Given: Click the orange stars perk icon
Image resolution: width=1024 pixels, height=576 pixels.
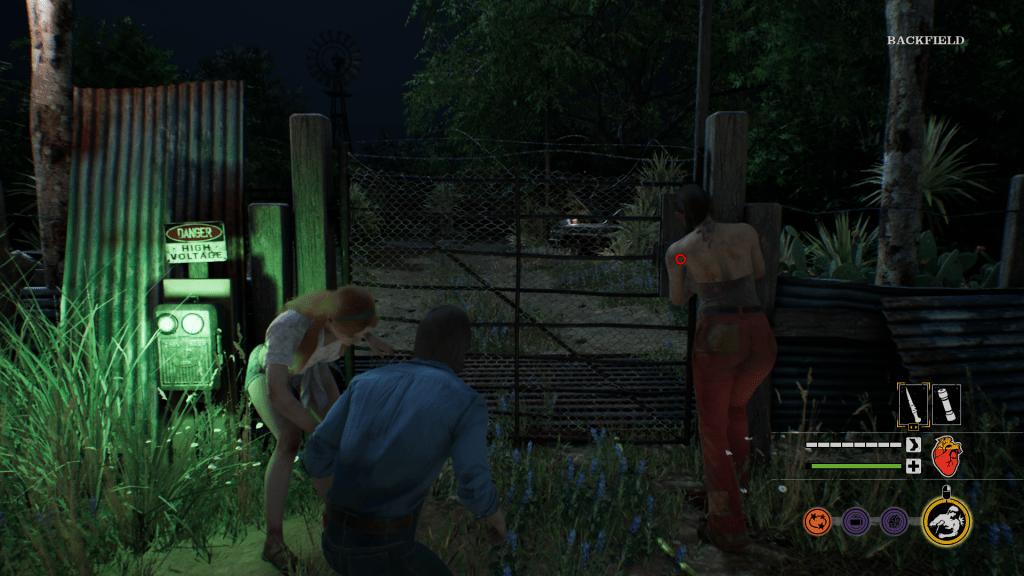Looking at the screenshot, I should tap(817, 521).
